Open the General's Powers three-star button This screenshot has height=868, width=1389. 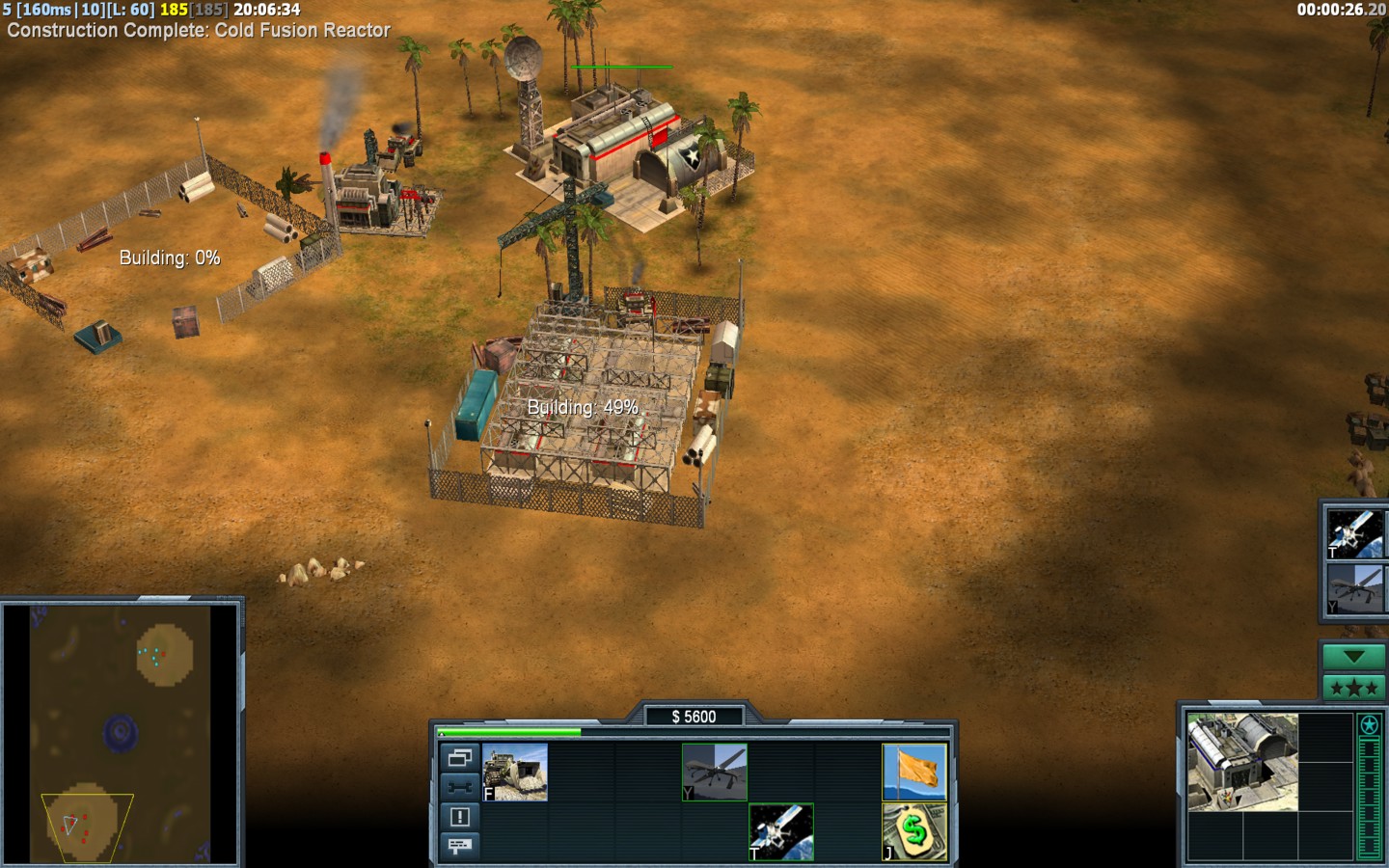(1353, 688)
